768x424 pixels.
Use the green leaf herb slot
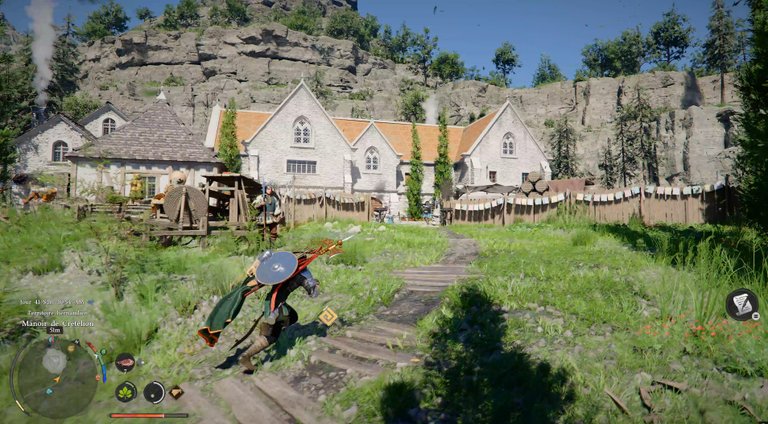click(126, 391)
